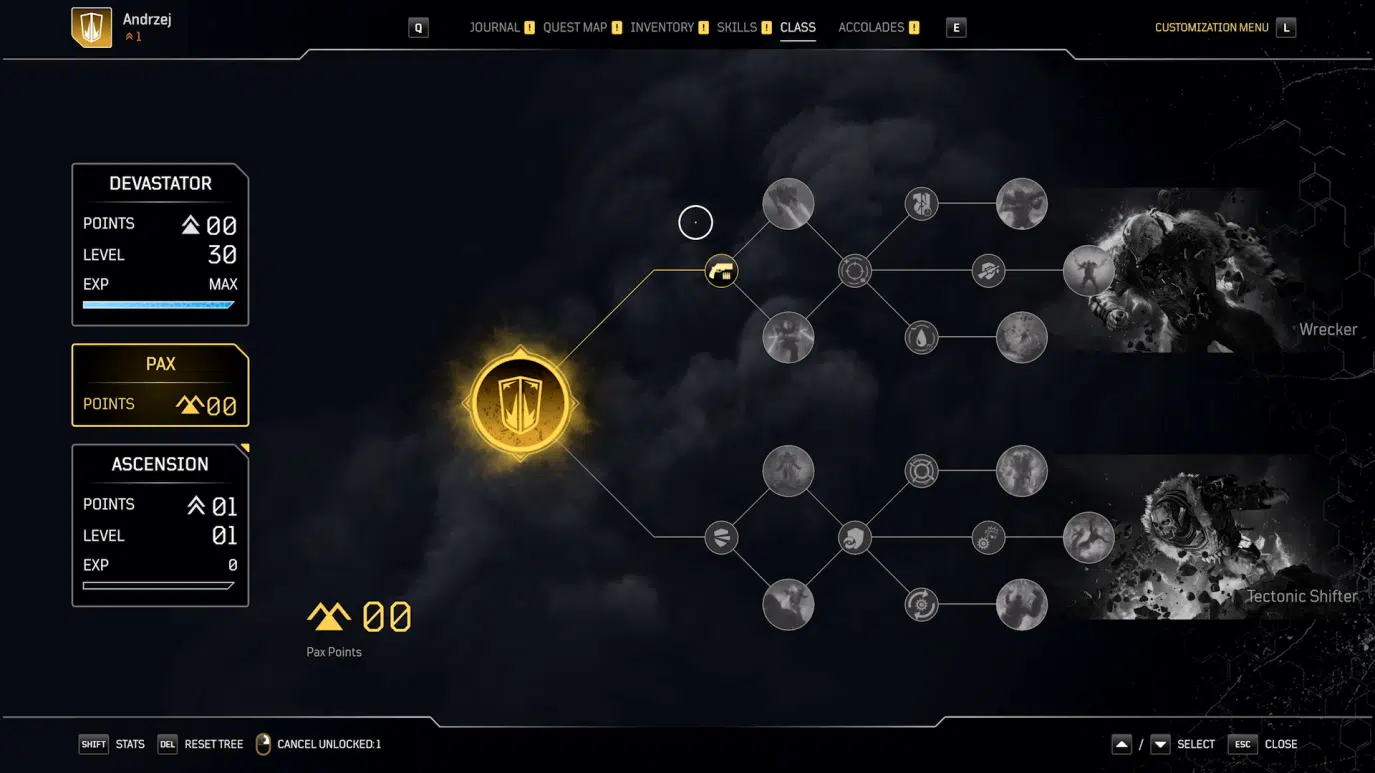Open the Ascension panel on the left
This screenshot has width=1375, height=773.
(160, 523)
